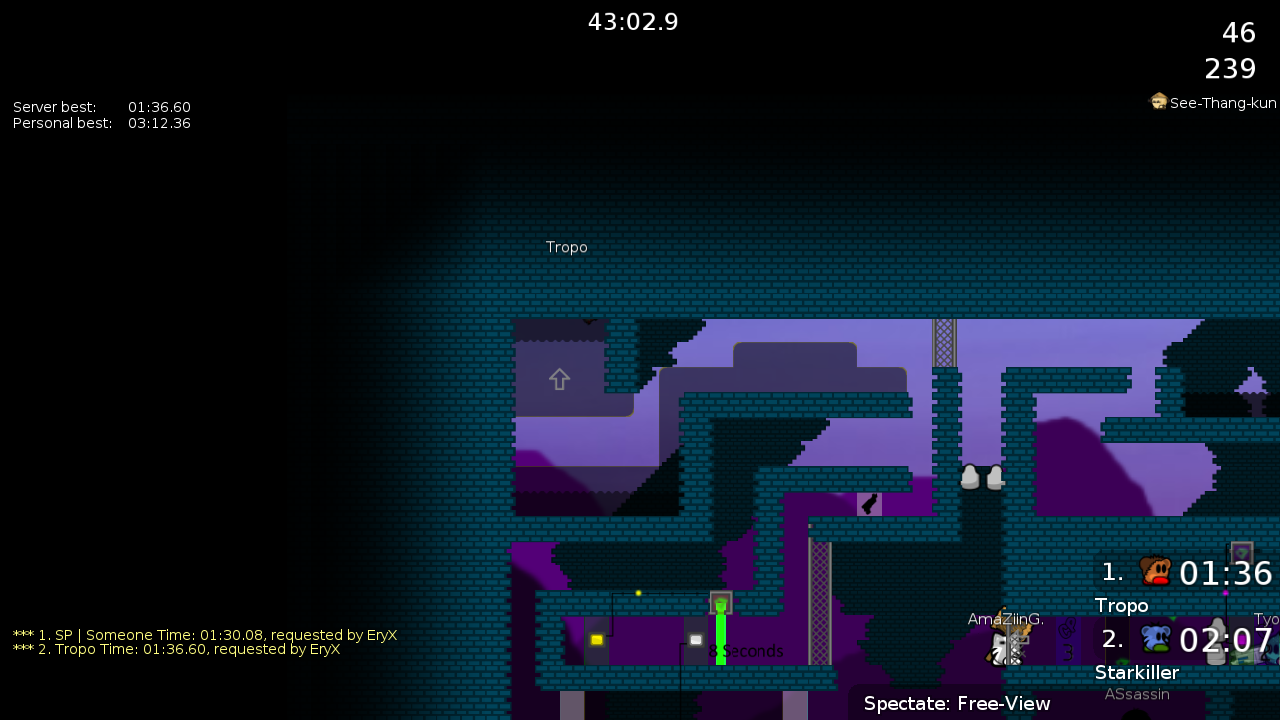Toggle the green checkpoint beam labeled 8 Seconds
The image size is (1280, 720).
coord(720,630)
